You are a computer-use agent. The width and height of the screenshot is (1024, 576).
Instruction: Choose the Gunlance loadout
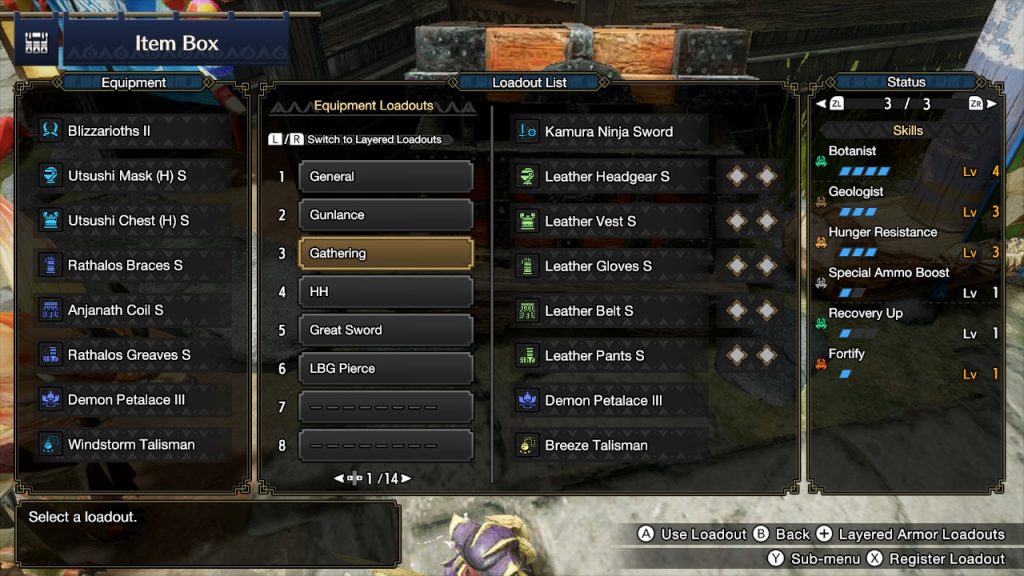point(385,215)
